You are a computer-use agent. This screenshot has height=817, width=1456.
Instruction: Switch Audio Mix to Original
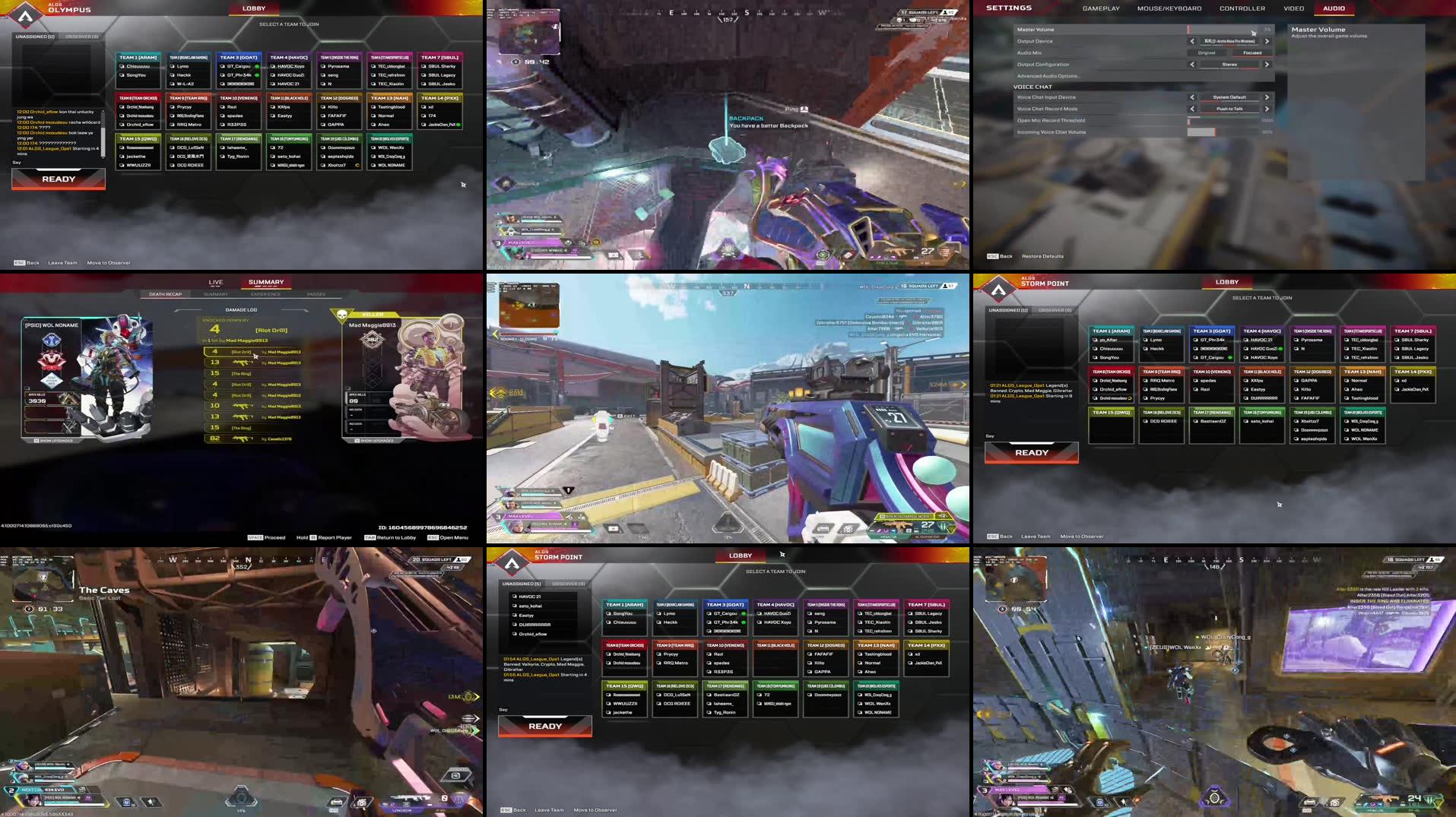(1207, 52)
